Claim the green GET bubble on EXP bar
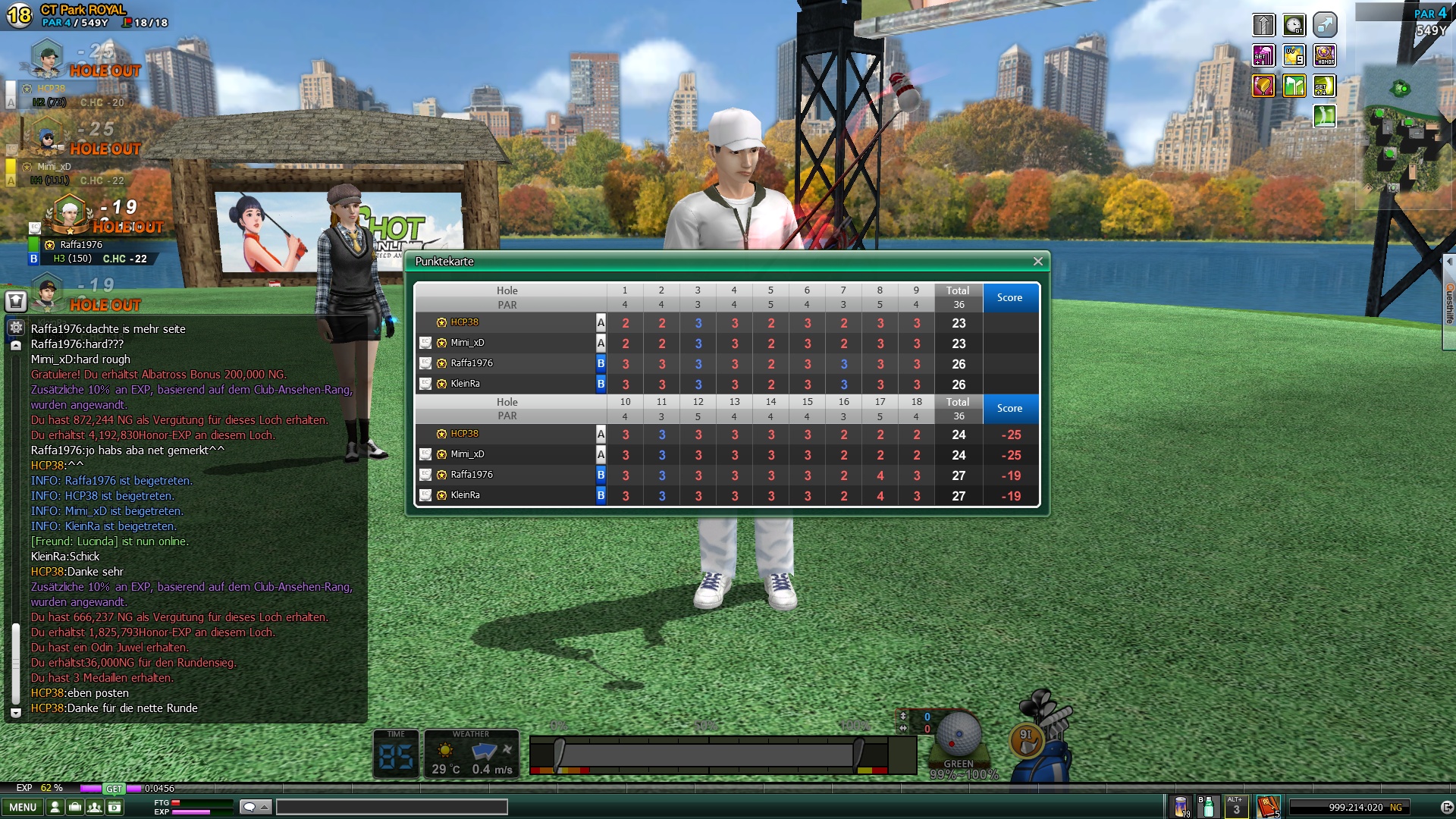The height and width of the screenshot is (819, 1456). (114, 789)
